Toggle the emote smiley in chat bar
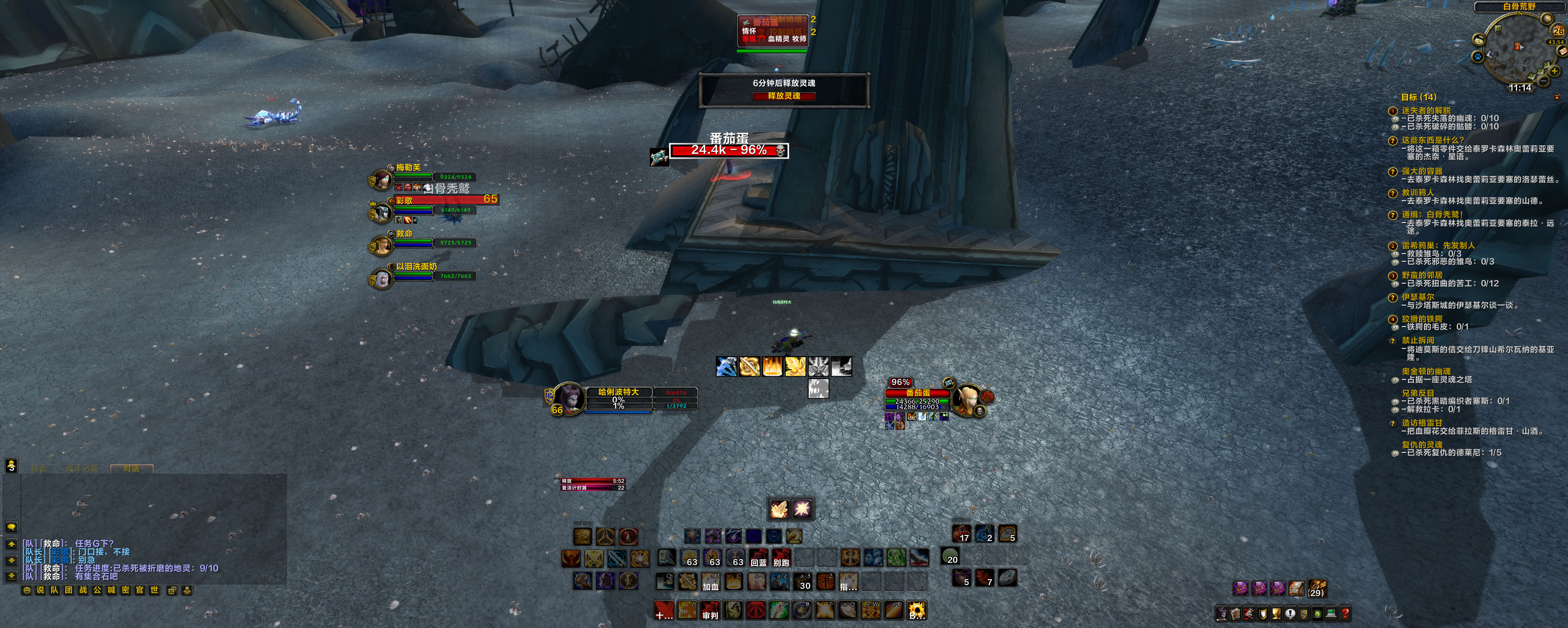 pyautogui.click(x=27, y=591)
